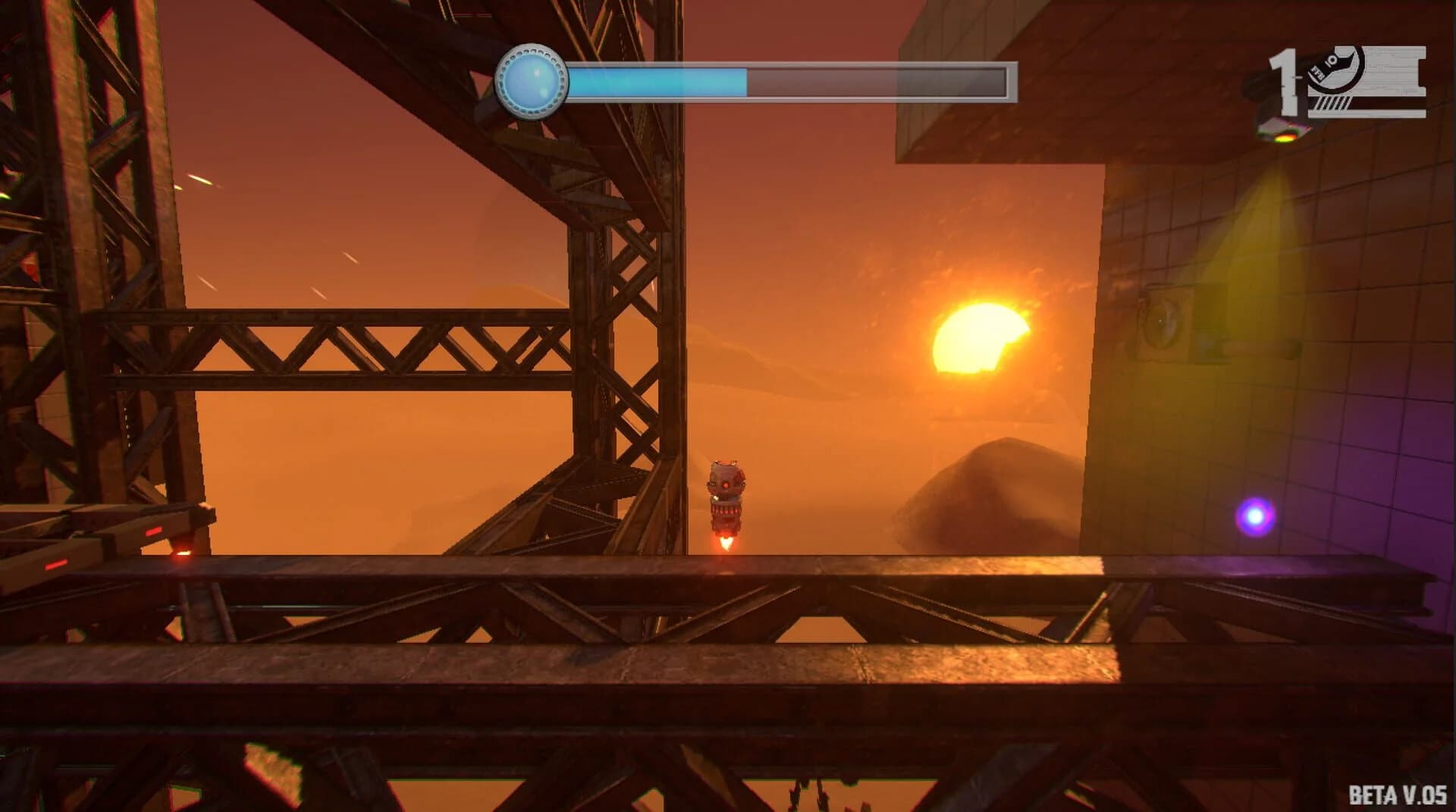
Task: Toggle the red warning light on the left platform
Action: (153, 531)
